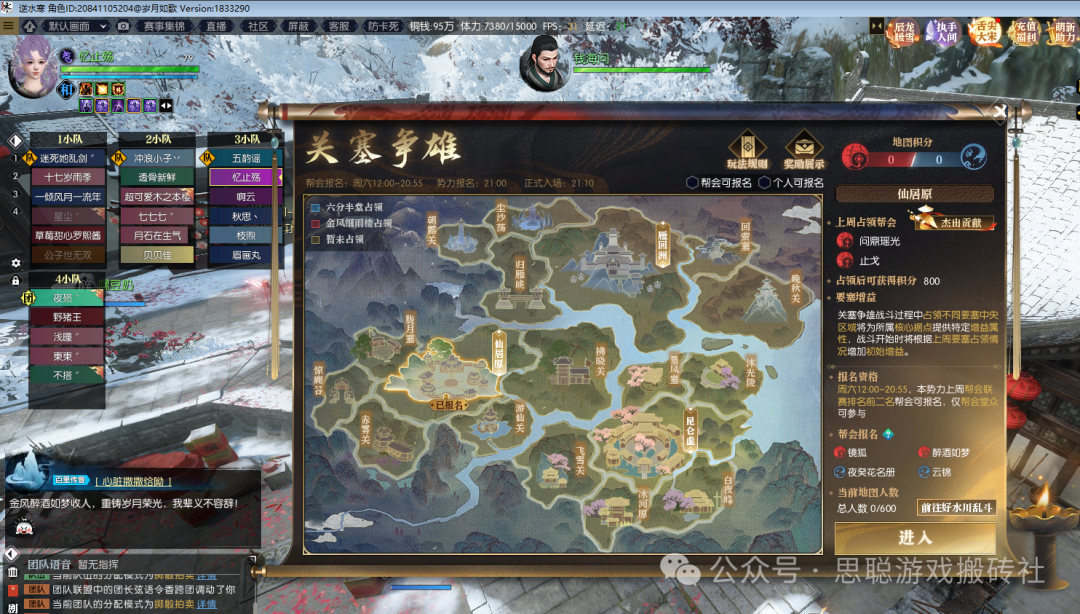Open the 客服 customer service button
Image resolution: width=1080 pixels, height=614 pixels.
click(x=339, y=25)
